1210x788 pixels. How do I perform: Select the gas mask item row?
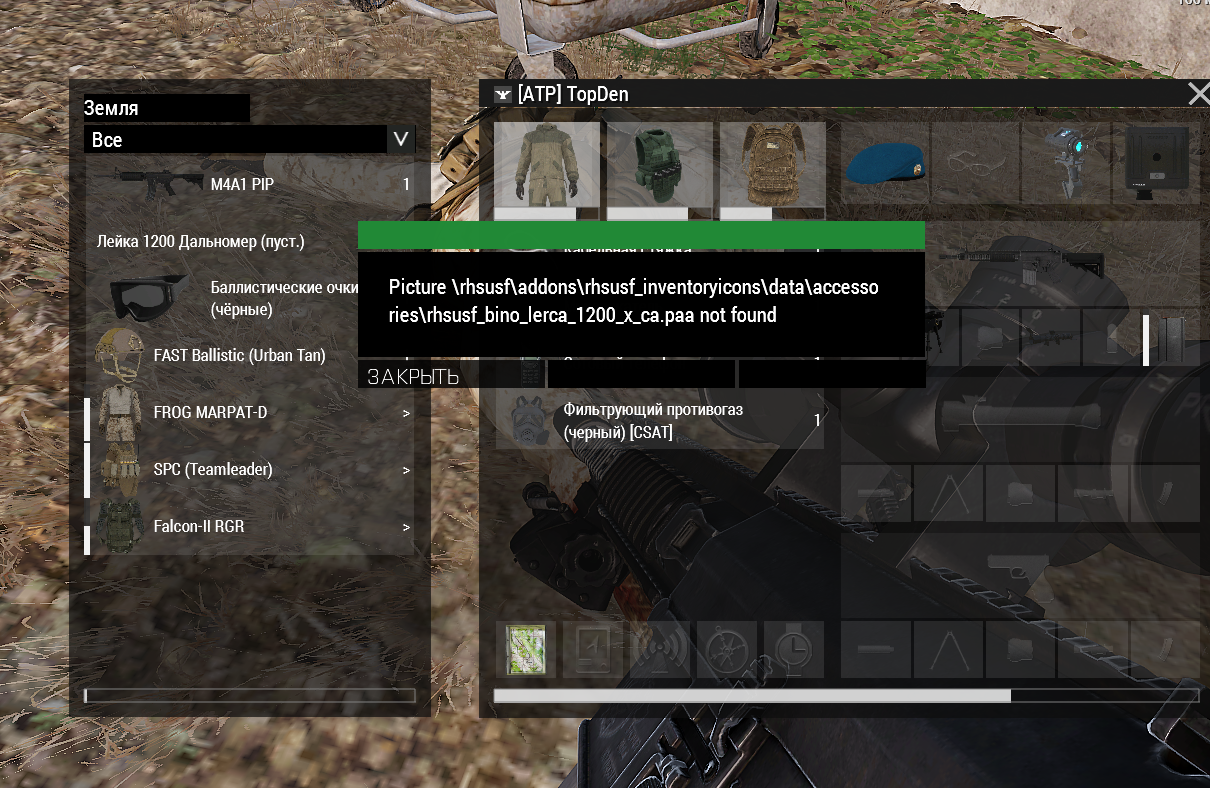pyautogui.click(x=660, y=421)
